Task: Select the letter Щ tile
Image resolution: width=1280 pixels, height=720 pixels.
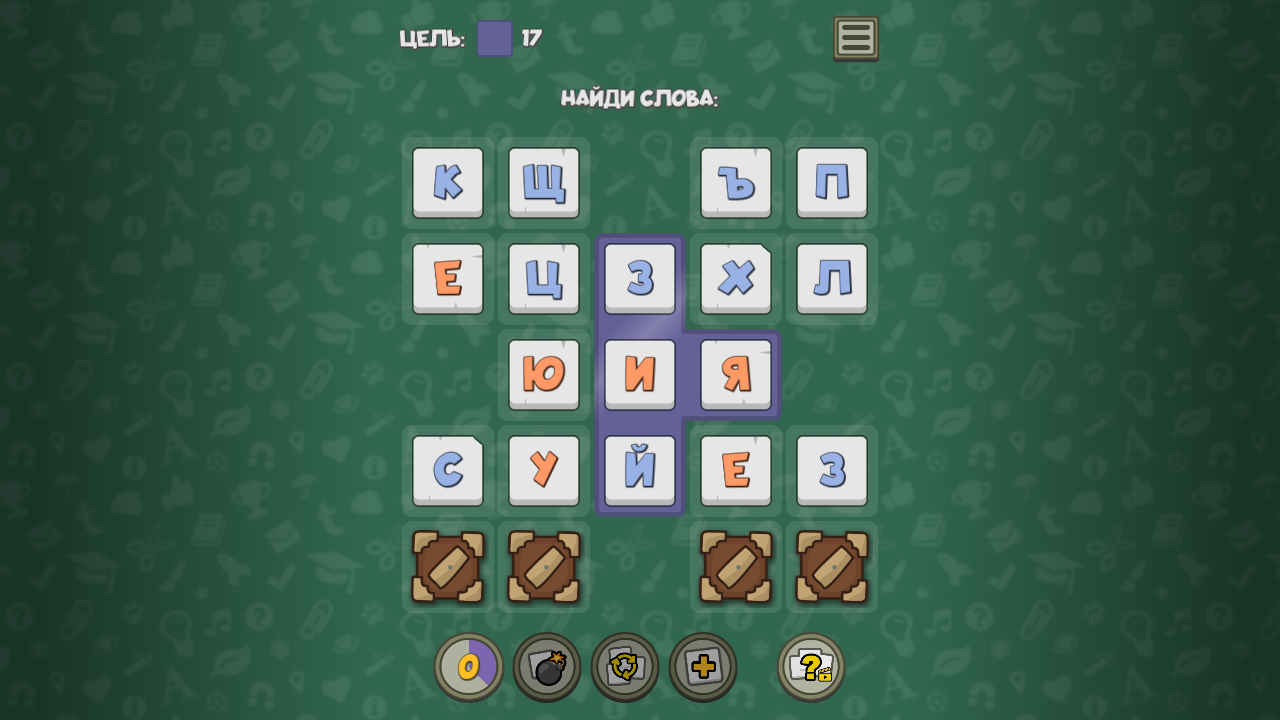Action: coord(543,183)
